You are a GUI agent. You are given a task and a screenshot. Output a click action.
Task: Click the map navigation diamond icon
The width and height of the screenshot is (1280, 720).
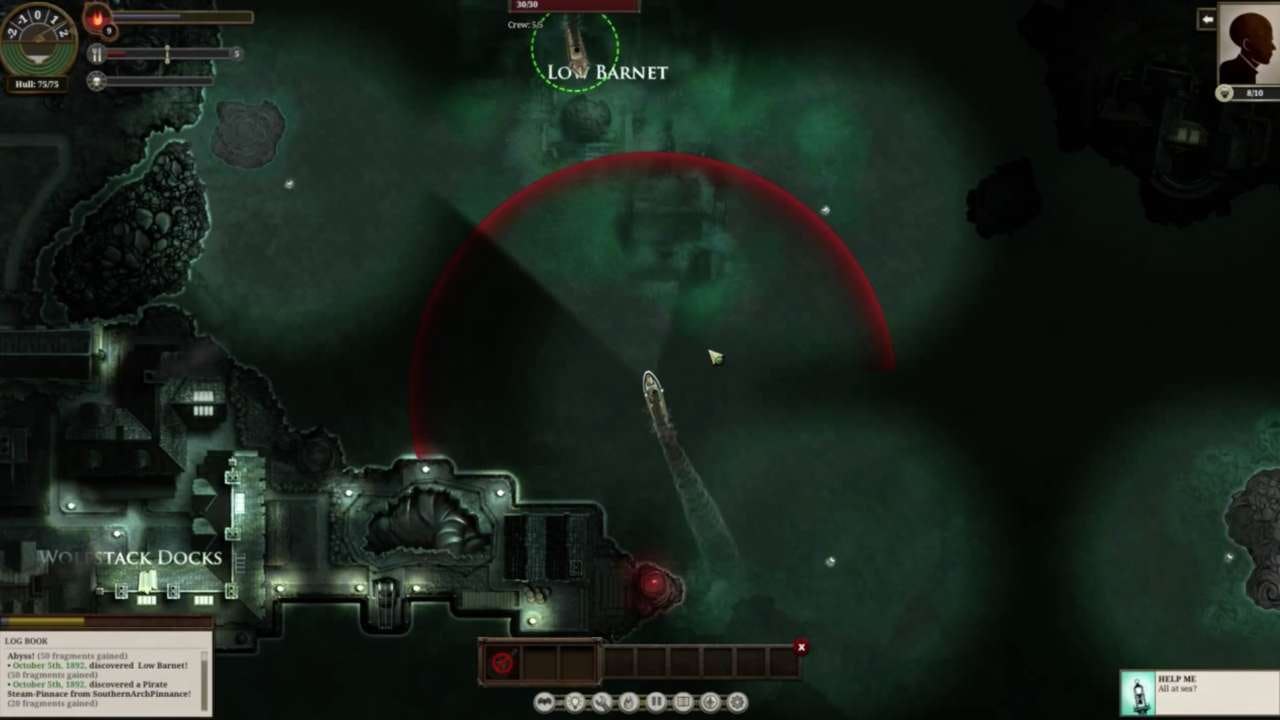pyautogui.click(x=711, y=703)
